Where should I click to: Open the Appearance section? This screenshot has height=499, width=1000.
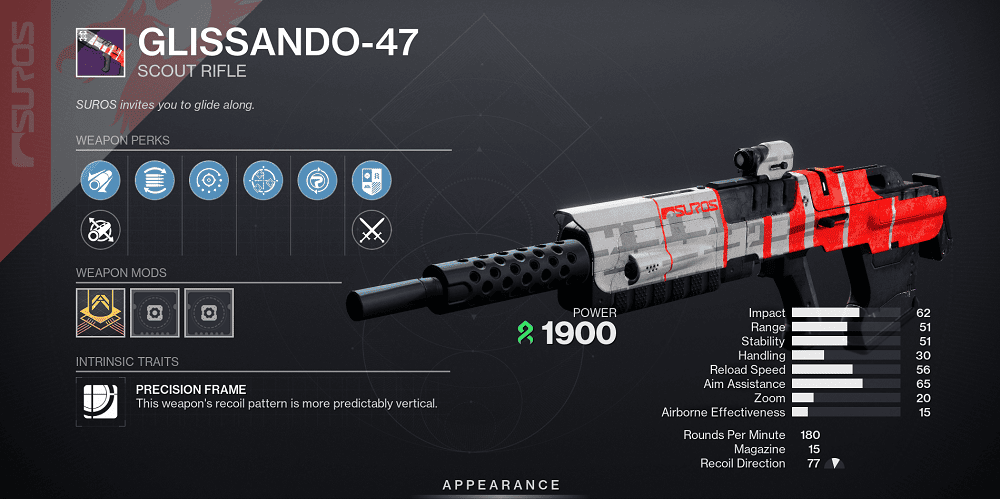point(501,485)
